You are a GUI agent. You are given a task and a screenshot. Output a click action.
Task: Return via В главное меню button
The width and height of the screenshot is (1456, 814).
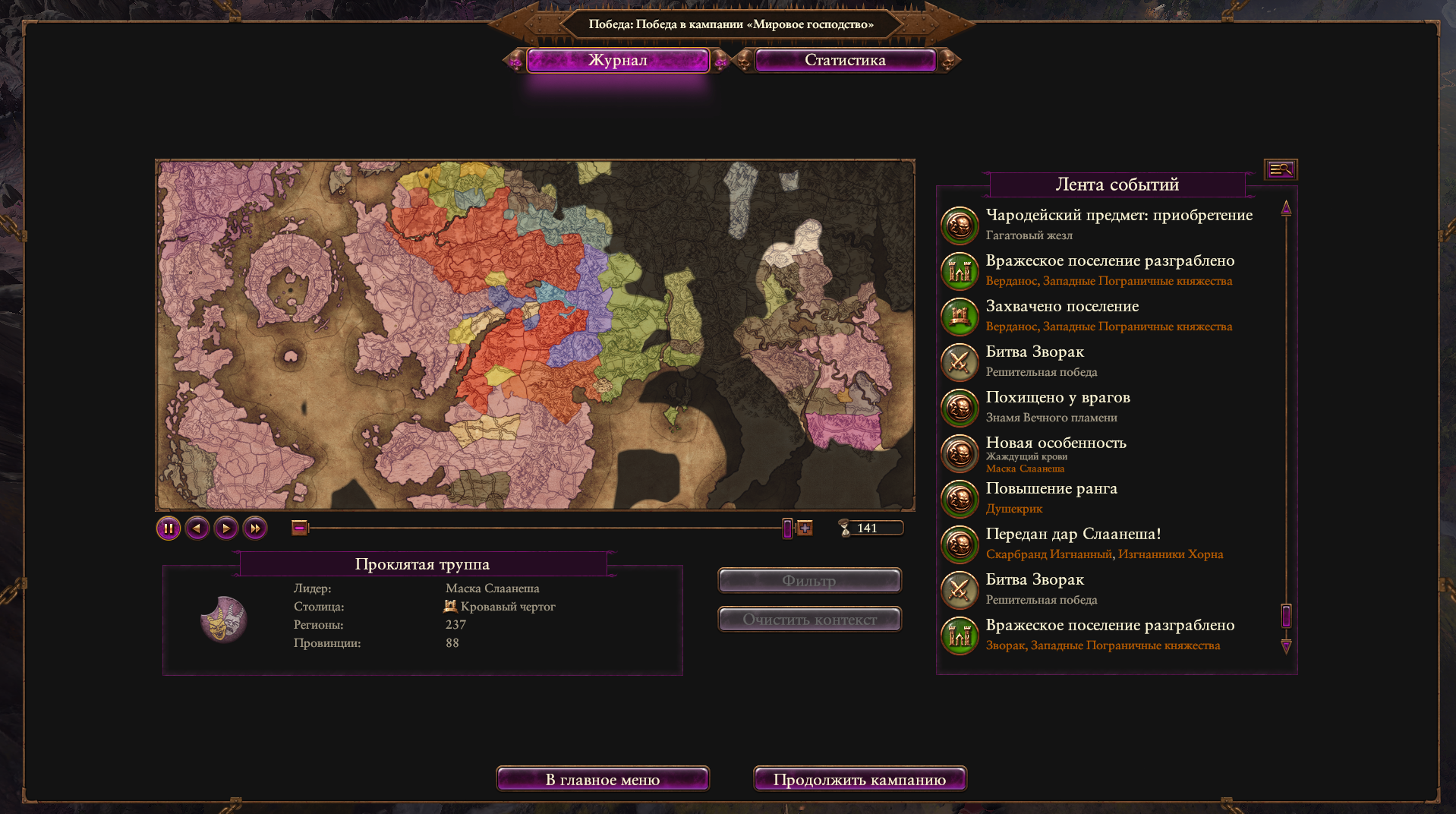pyautogui.click(x=603, y=779)
